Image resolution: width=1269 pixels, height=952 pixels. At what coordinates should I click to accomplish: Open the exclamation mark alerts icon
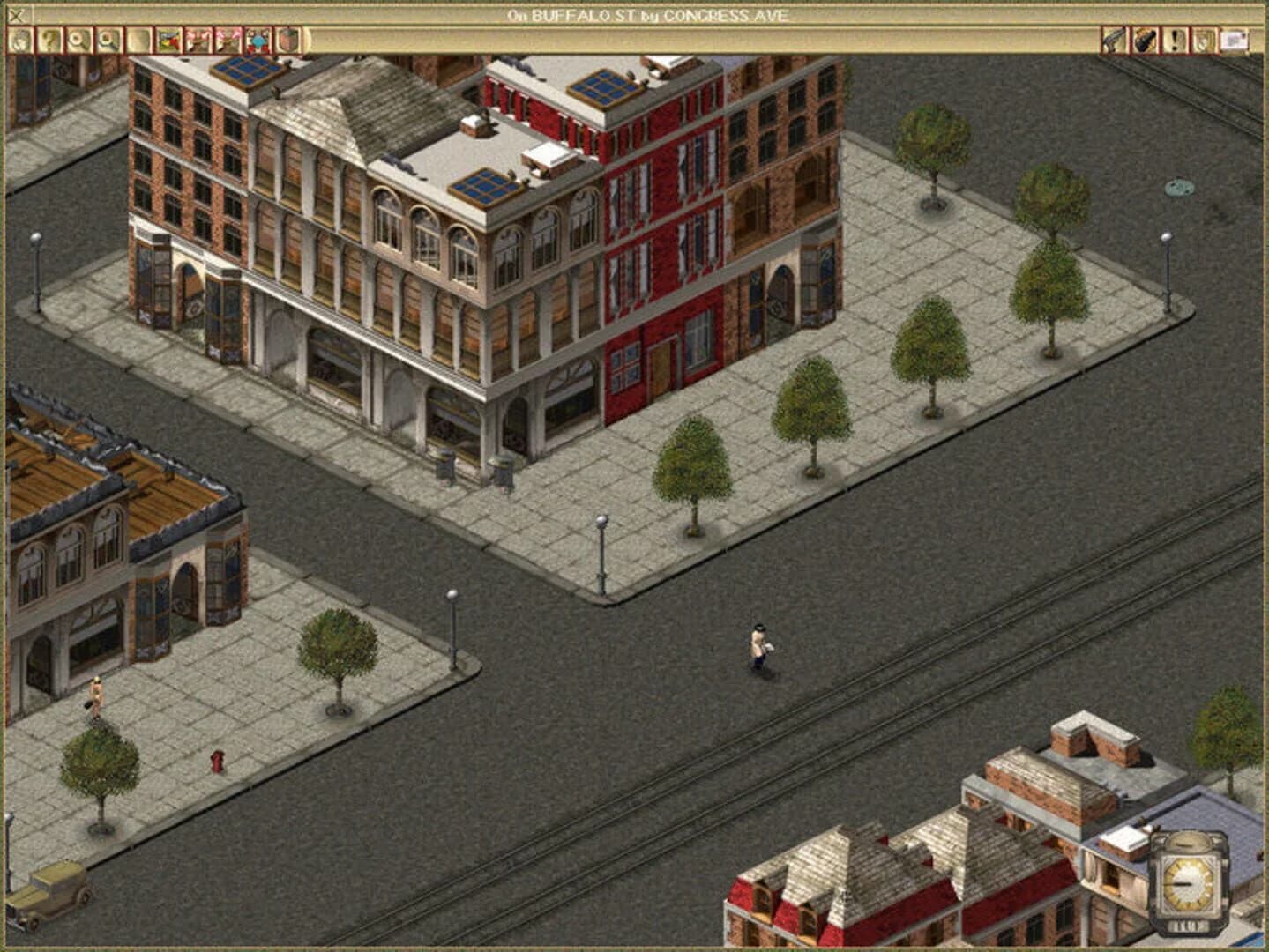[1176, 40]
